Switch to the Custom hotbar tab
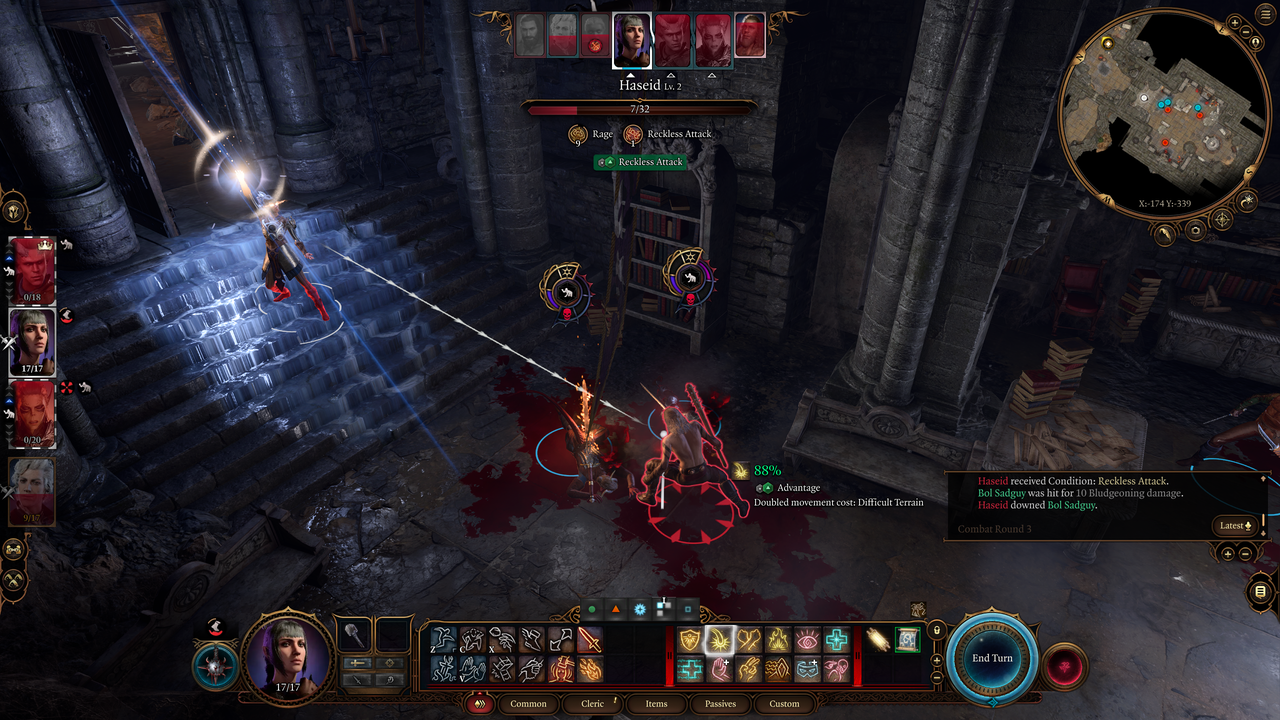1280x720 pixels. (784, 703)
